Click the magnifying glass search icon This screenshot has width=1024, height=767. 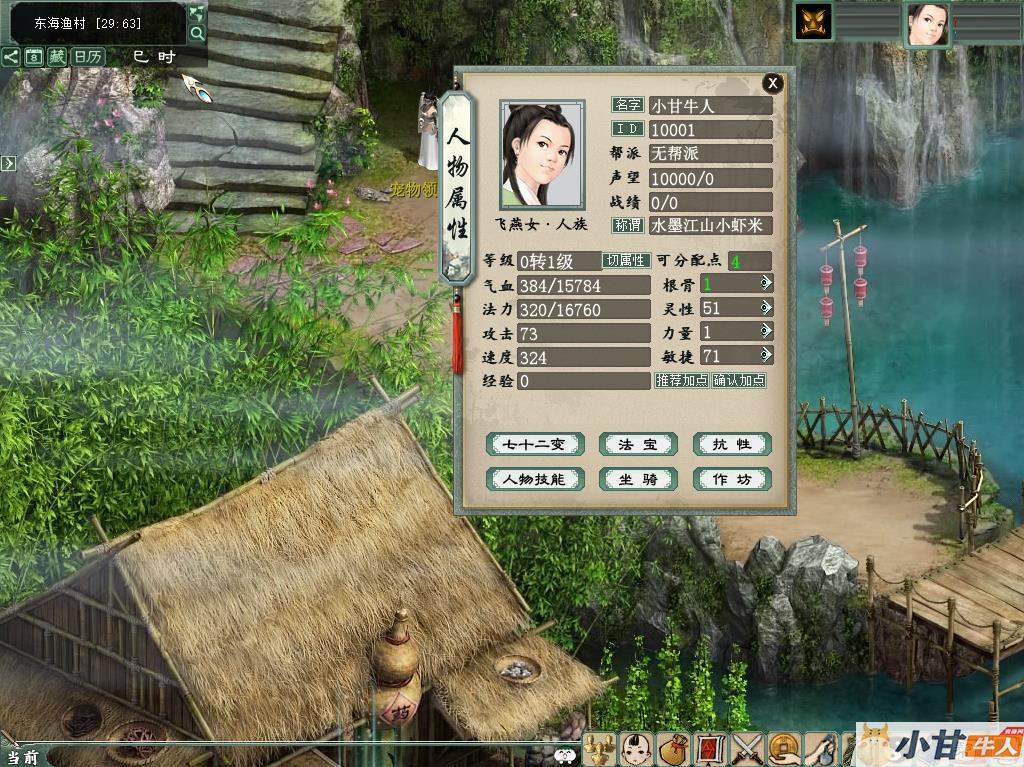197,33
